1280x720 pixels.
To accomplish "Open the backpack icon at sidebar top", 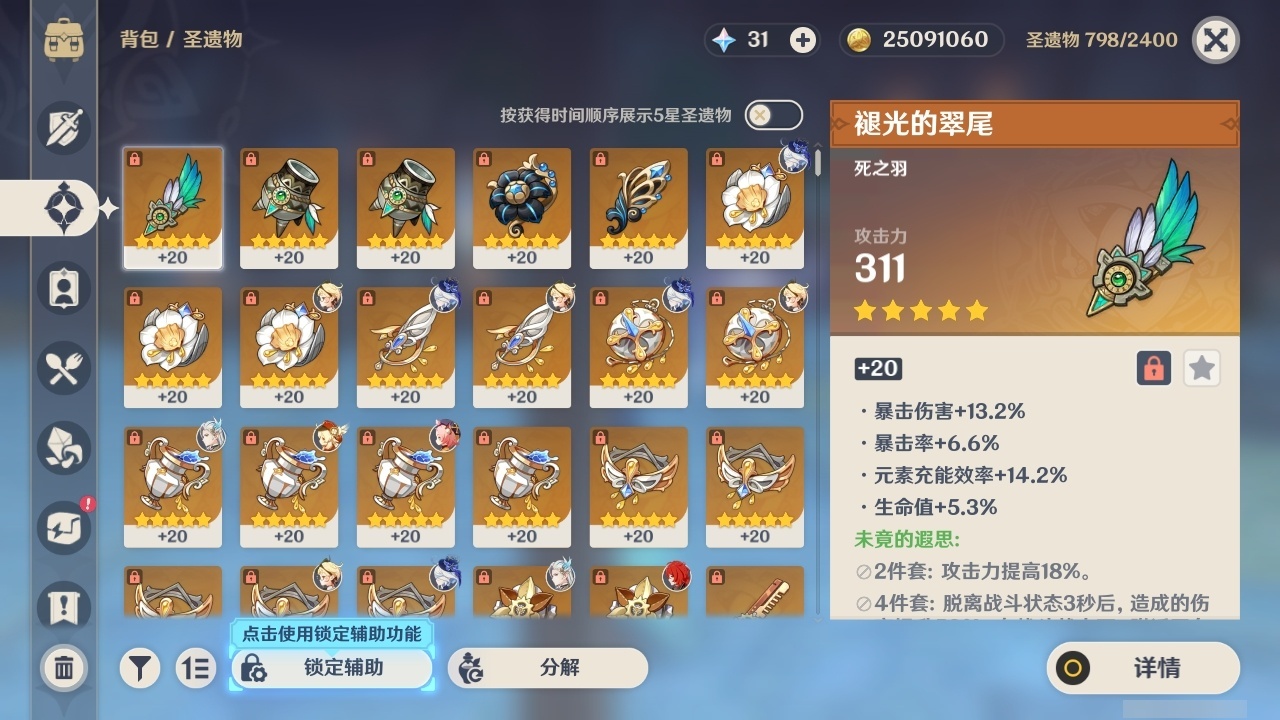I will [x=64, y=40].
